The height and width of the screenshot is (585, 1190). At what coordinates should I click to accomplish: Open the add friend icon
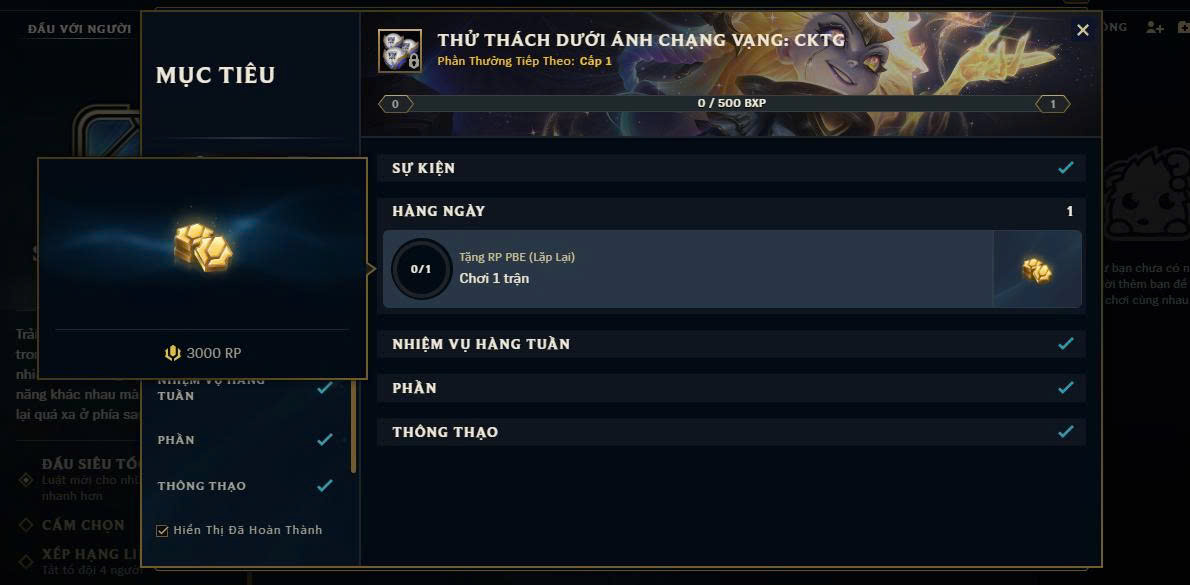click(x=1155, y=28)
